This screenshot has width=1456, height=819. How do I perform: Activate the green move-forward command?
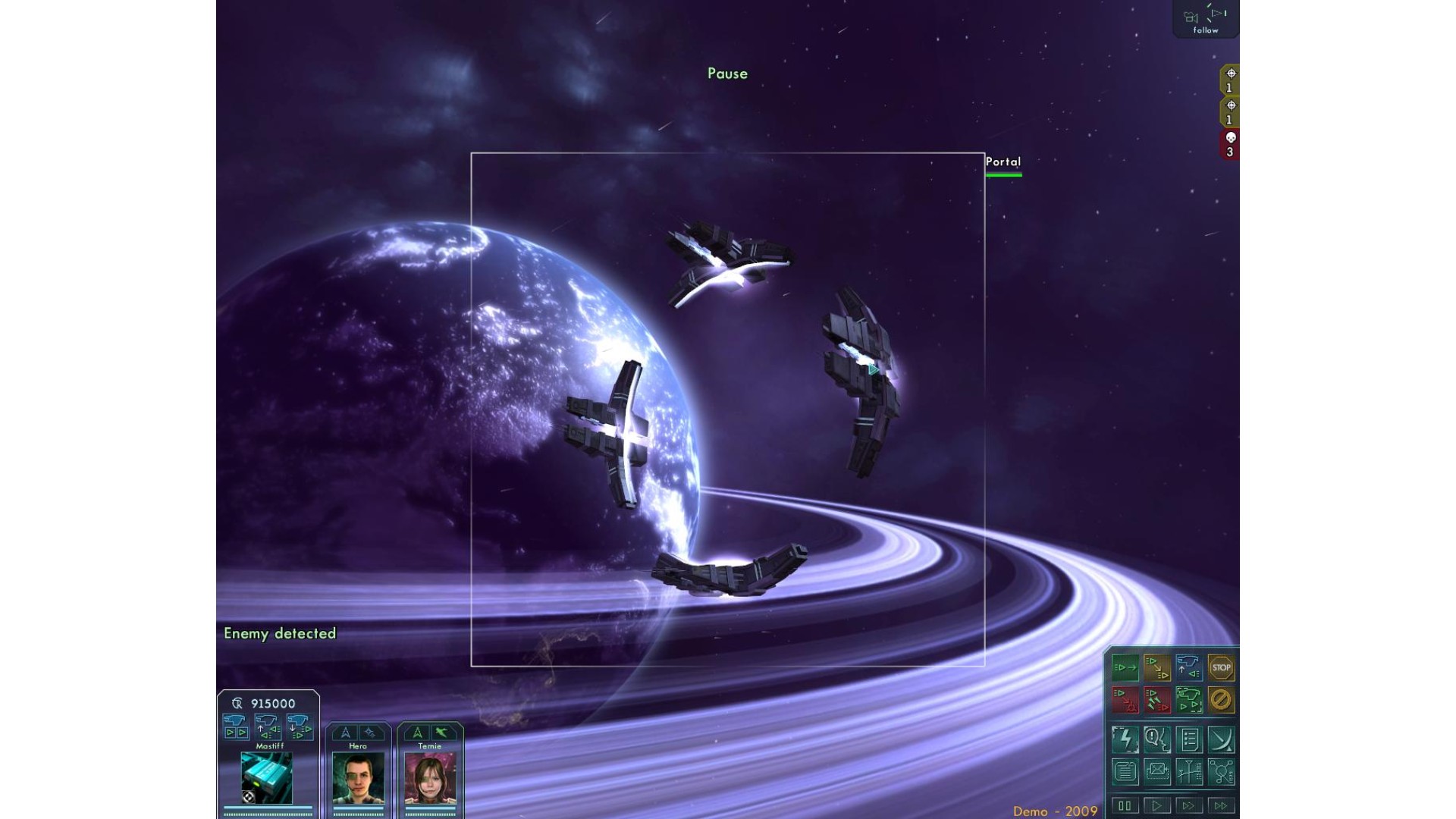(x=1125, y=668)
